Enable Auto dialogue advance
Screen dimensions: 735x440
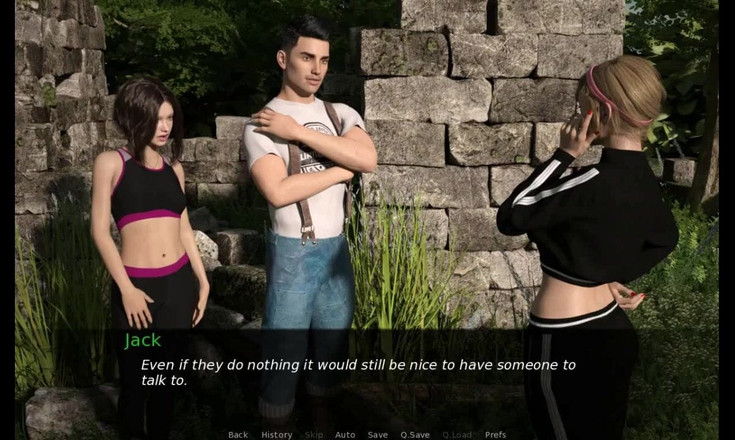coord(345,435)
